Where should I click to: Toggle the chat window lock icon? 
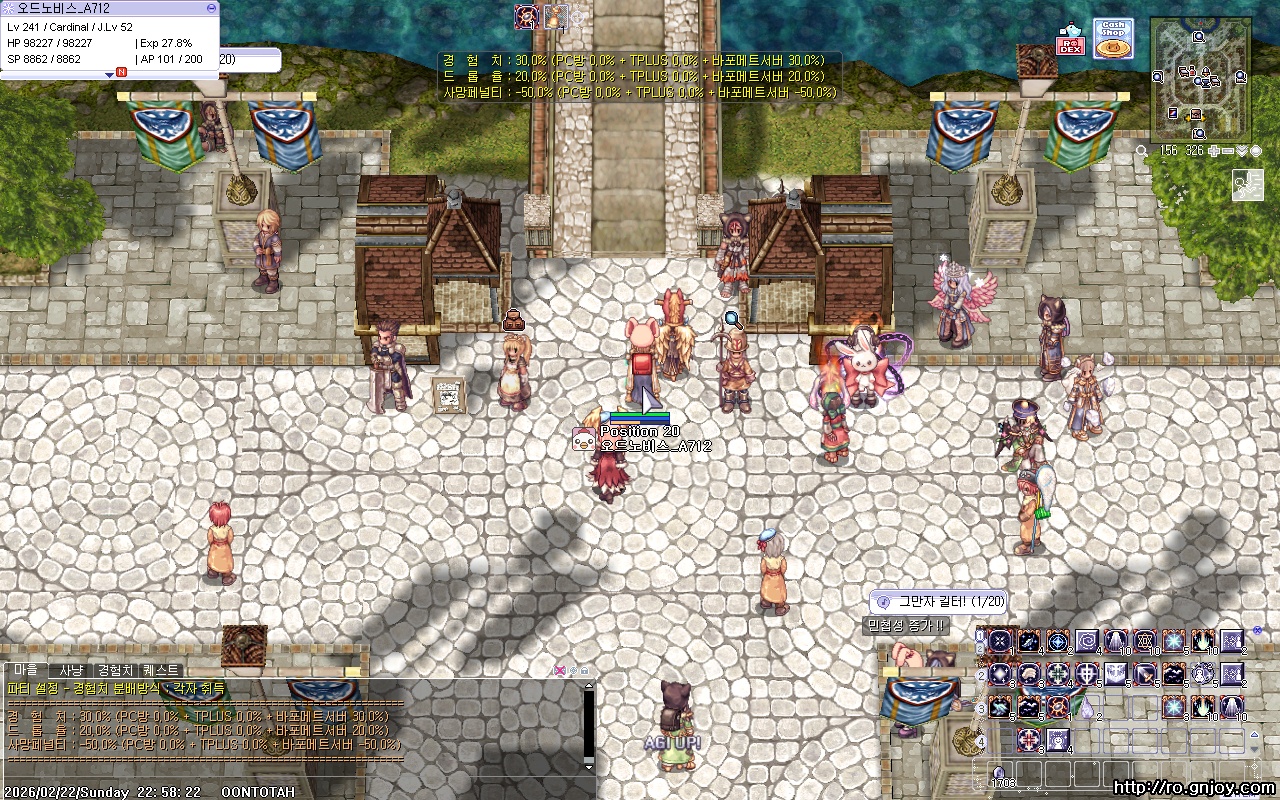coord(584,670)
